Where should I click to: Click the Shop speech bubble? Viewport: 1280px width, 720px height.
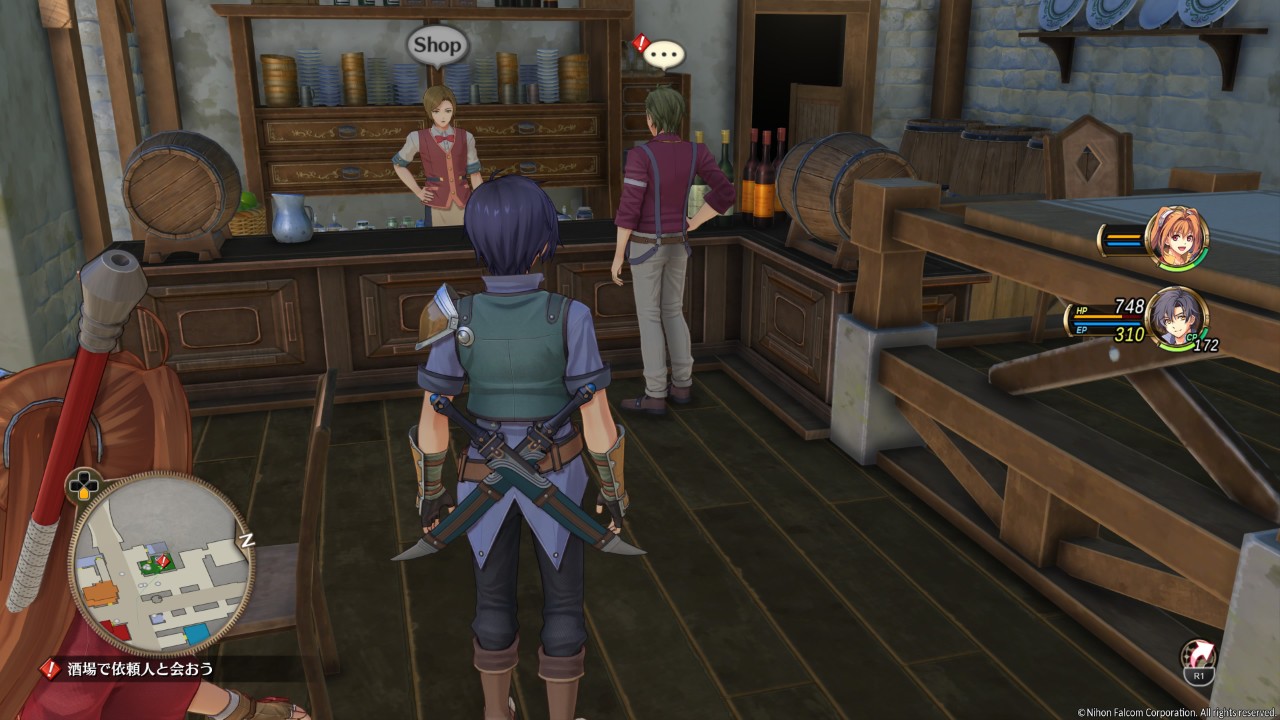coord(437,45)
